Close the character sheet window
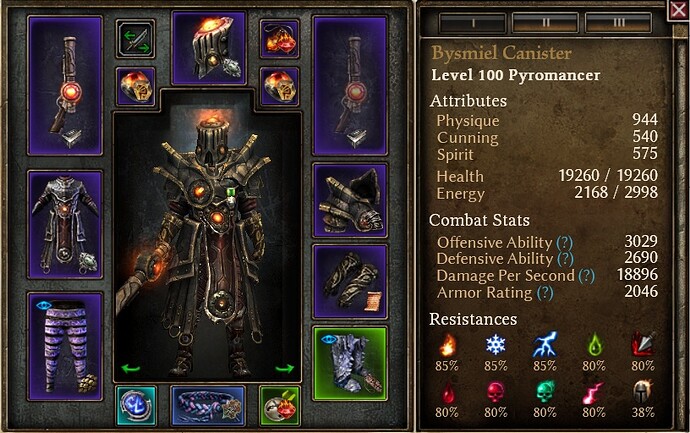 point(677,11)
